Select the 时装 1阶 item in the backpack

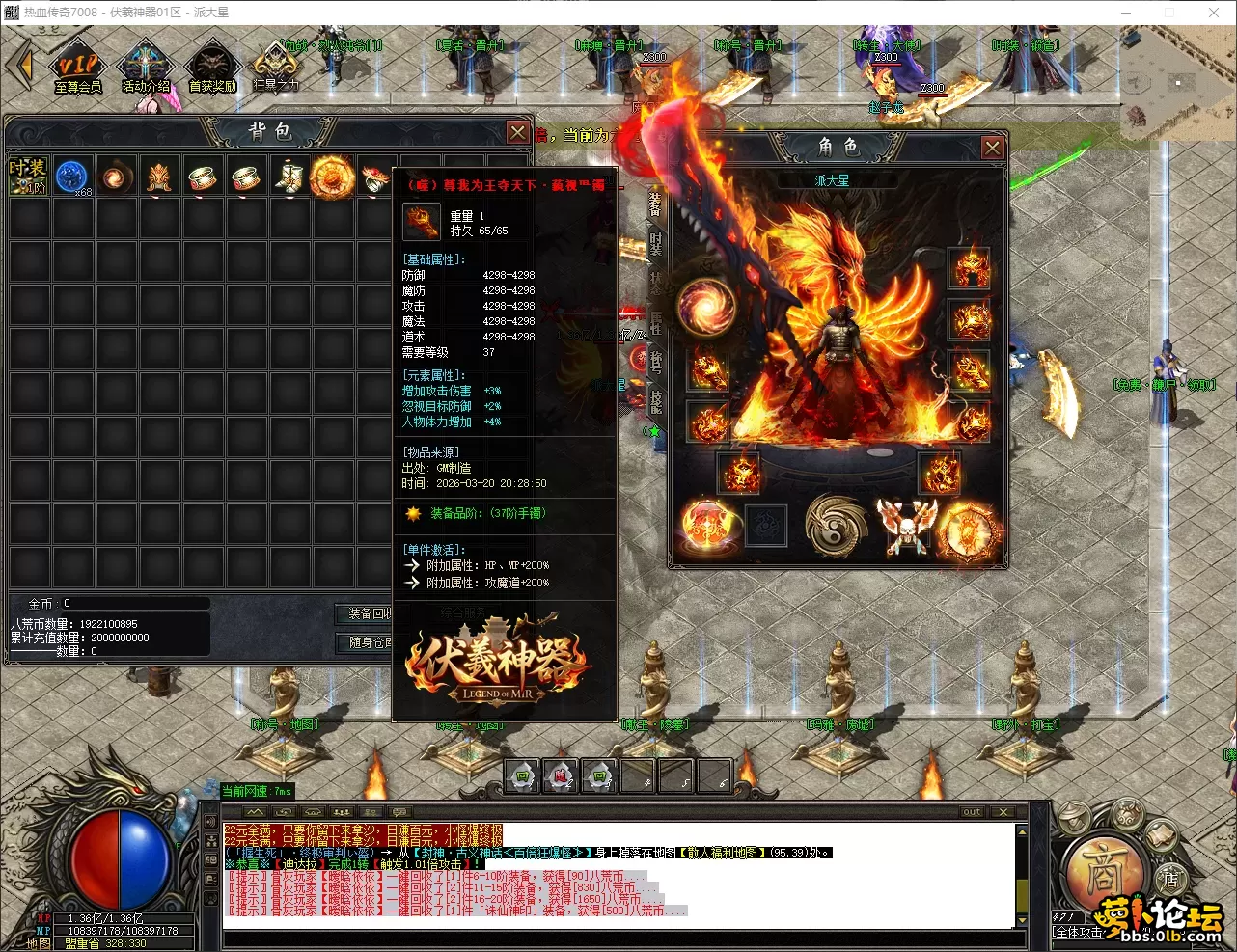[x=28, y=177]
